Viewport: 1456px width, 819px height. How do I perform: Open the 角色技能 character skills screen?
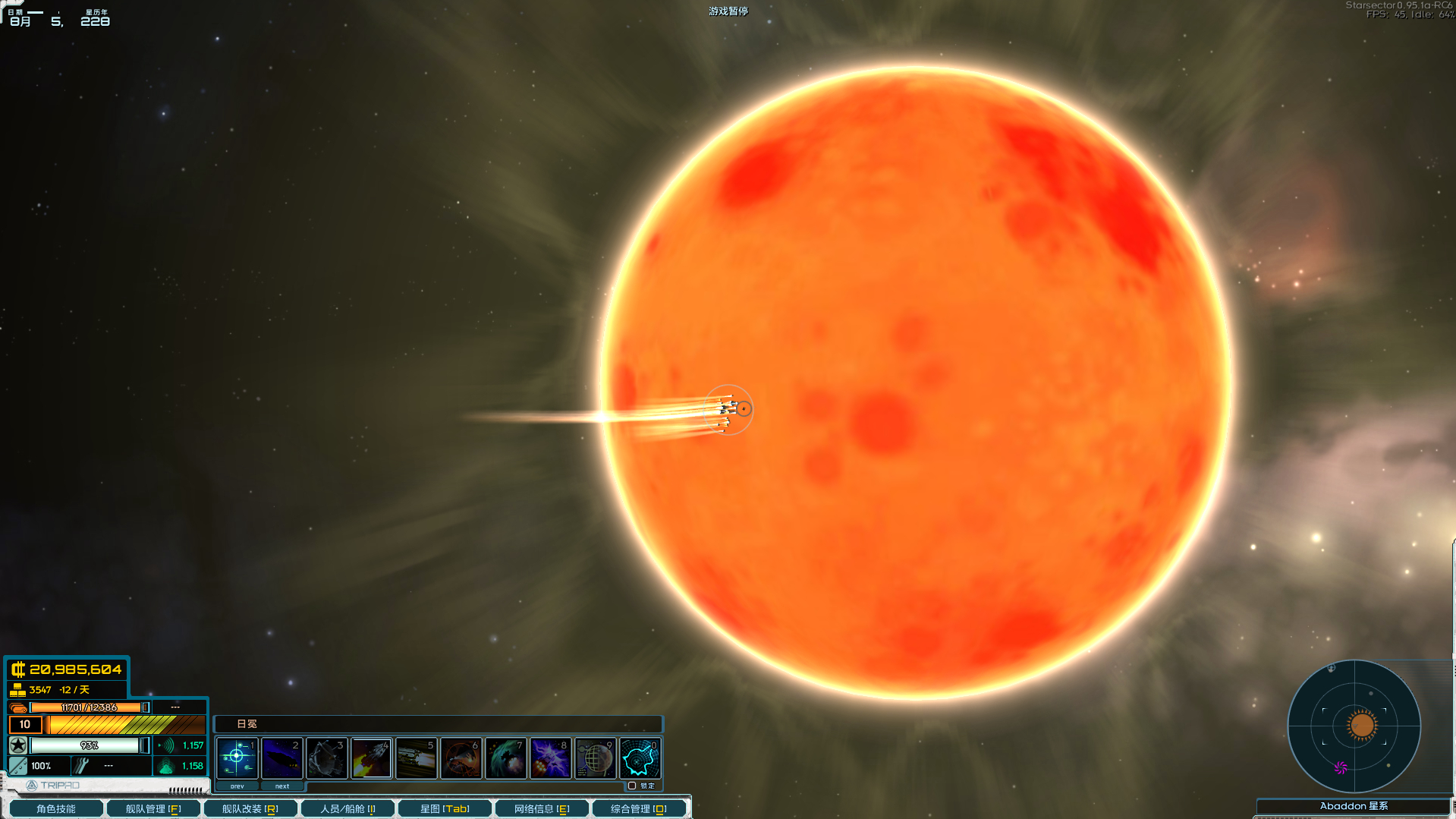[x=55, y=808]
